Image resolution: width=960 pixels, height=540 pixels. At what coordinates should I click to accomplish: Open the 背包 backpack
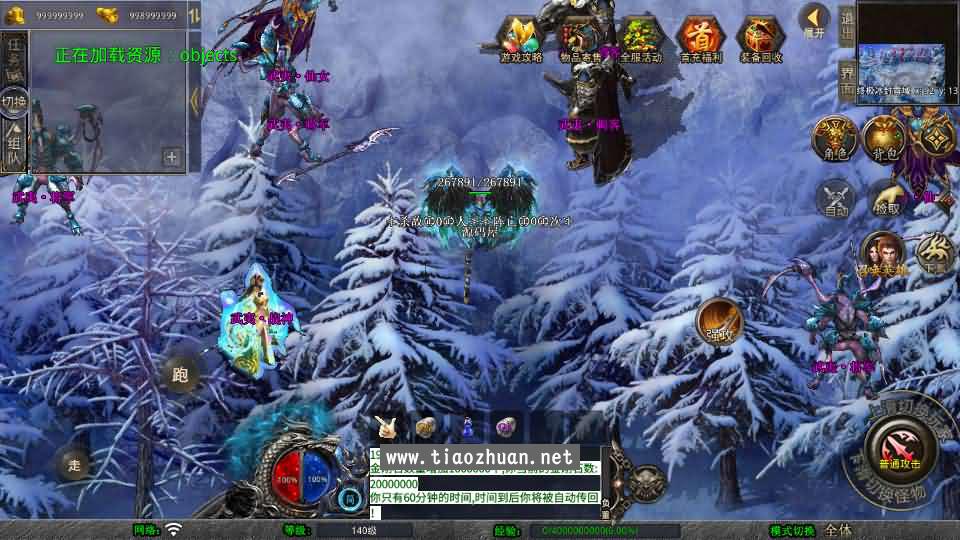tap(884, 138)
